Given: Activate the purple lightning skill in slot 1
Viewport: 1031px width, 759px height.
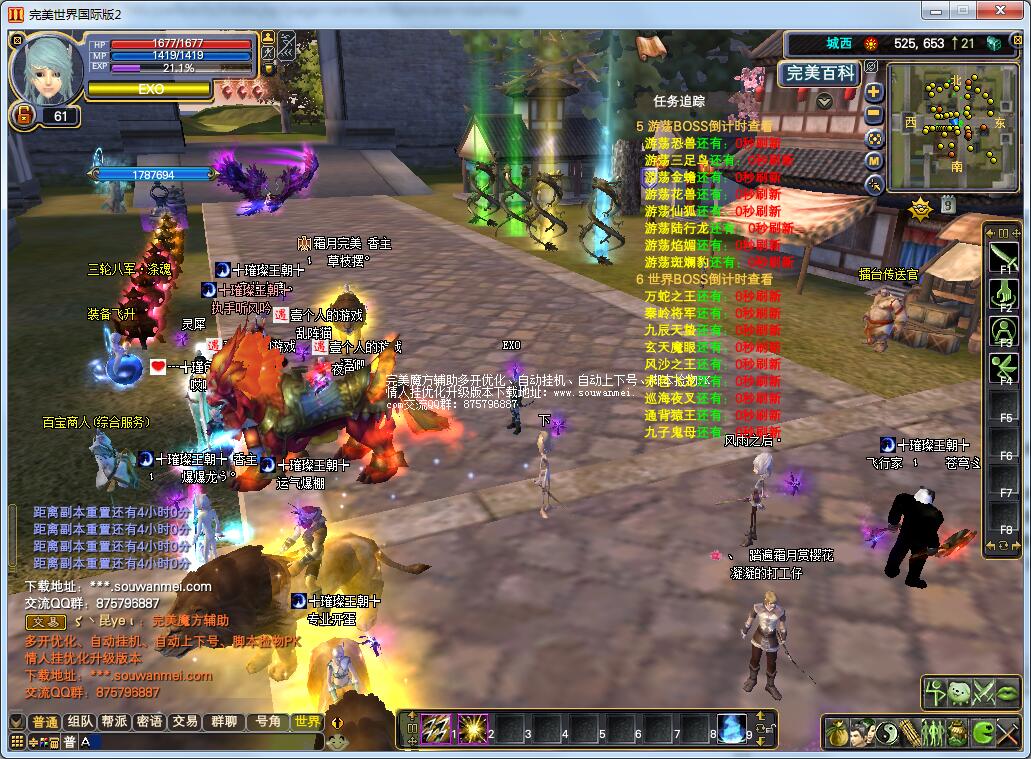Looking at the screenshot, I should point(435,728).
